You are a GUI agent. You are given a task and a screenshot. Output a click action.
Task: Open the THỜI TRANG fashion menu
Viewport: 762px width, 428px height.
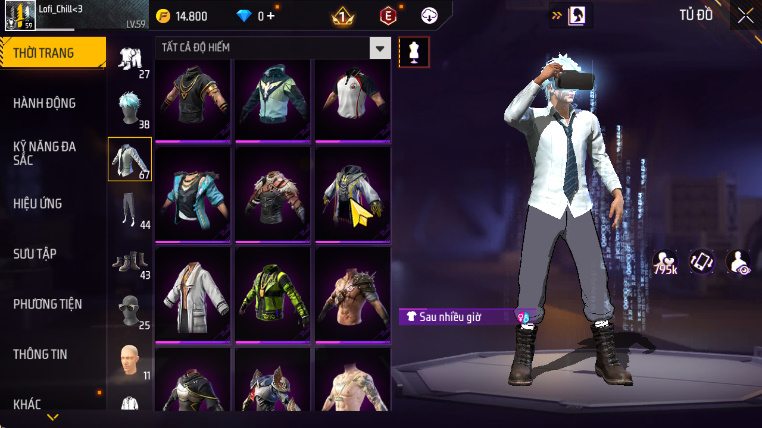coord(52,53)
